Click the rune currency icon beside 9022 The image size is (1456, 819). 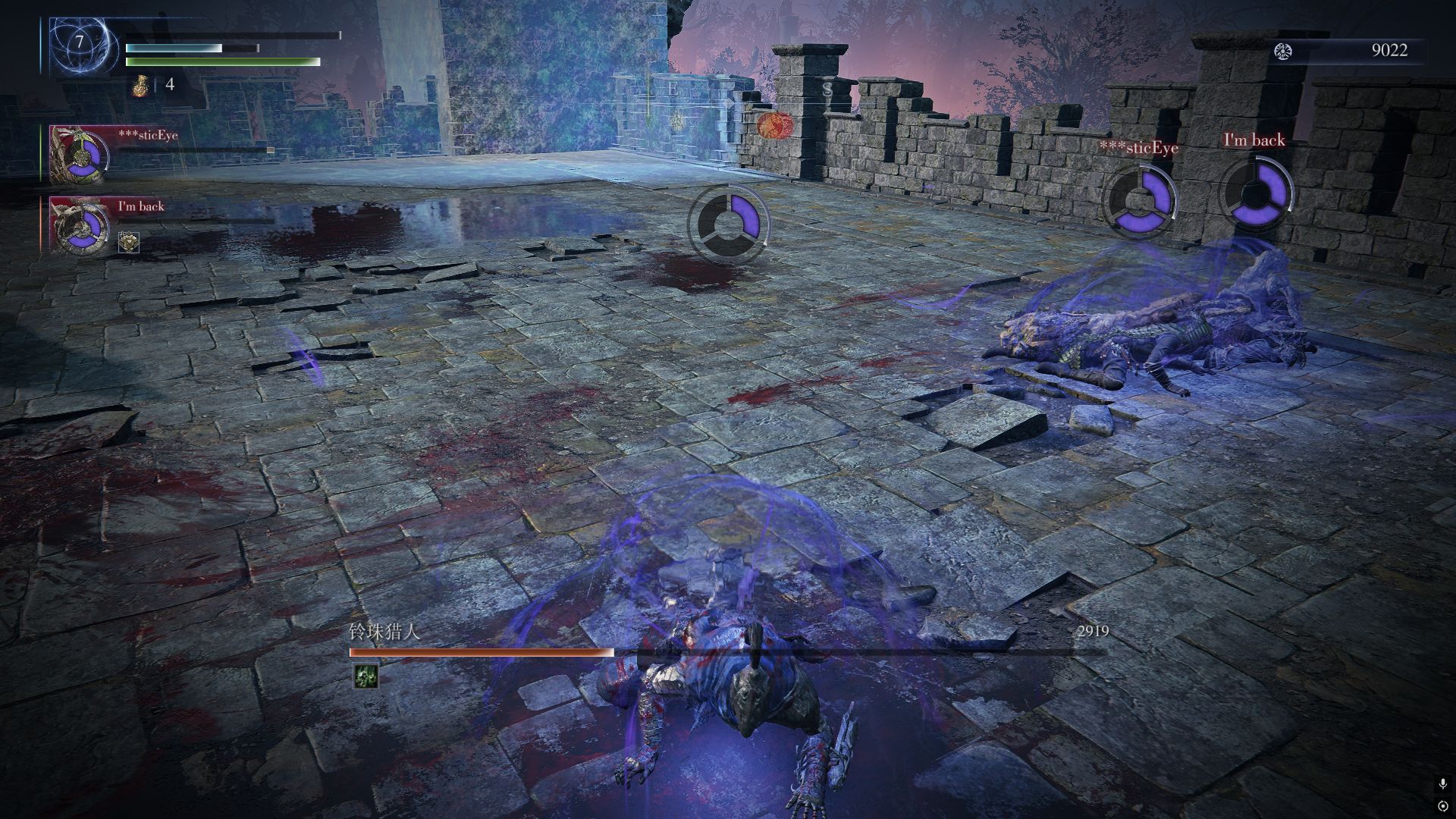coord(1283,51)
